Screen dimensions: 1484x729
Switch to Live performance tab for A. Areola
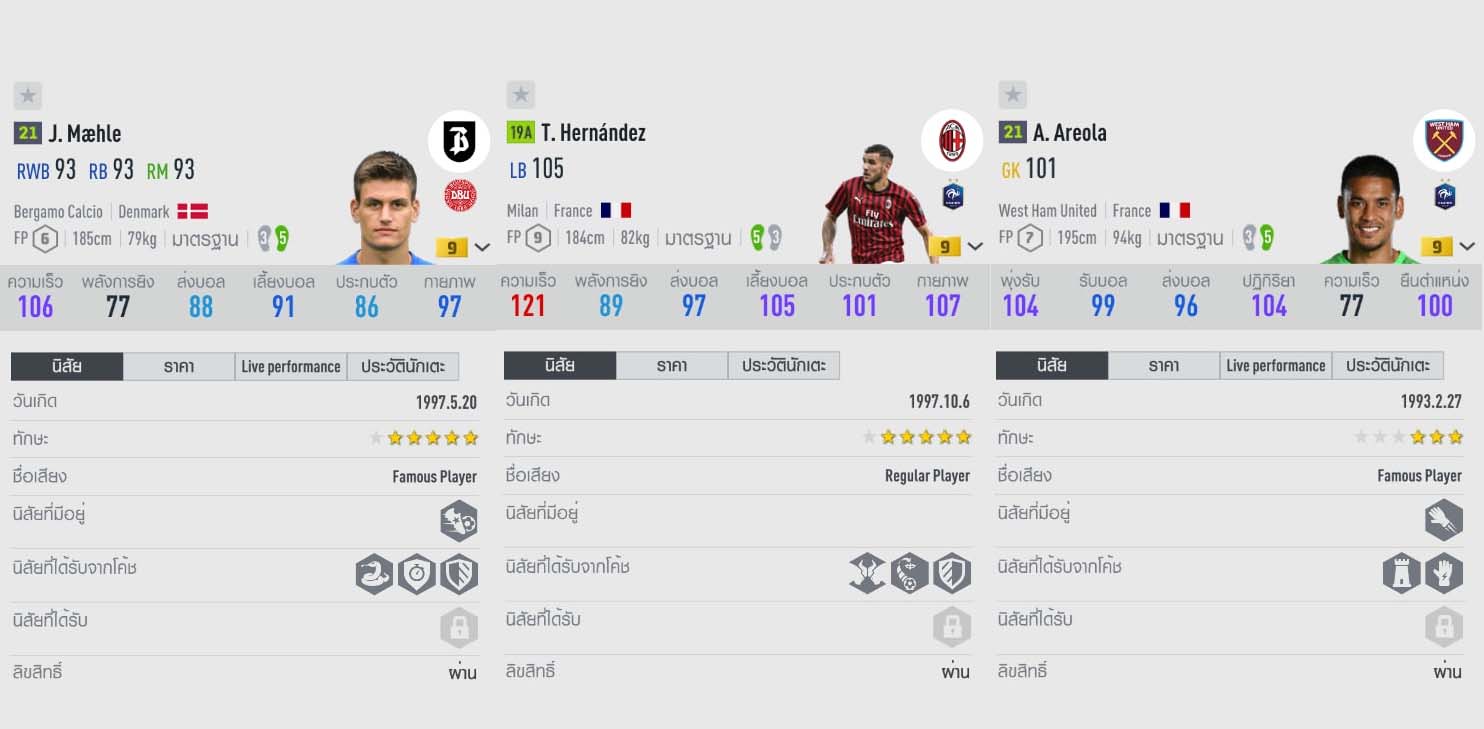[x=1276, y=366]
